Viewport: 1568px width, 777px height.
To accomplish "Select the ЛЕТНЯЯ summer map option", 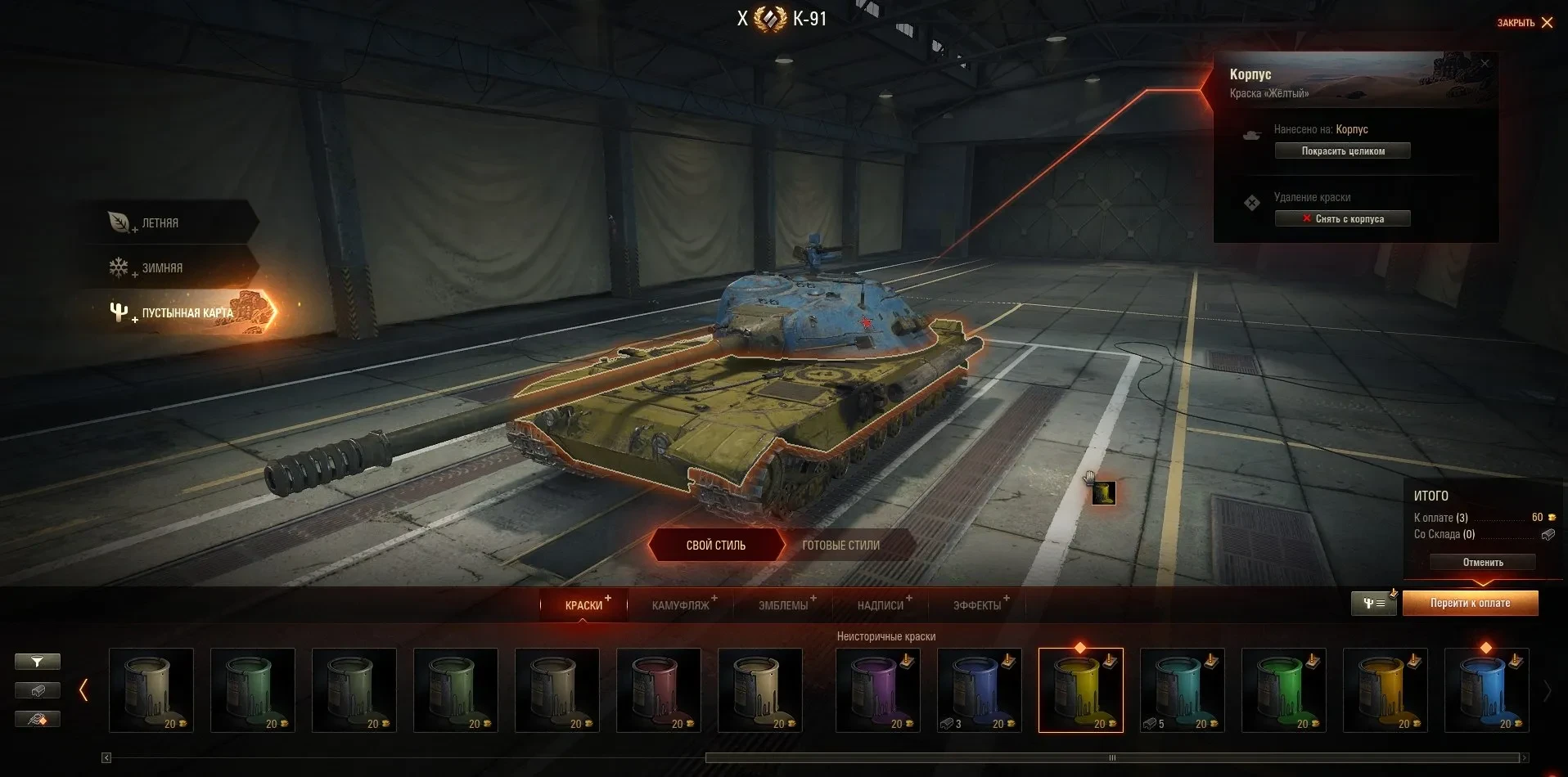I will click(160, 222).
